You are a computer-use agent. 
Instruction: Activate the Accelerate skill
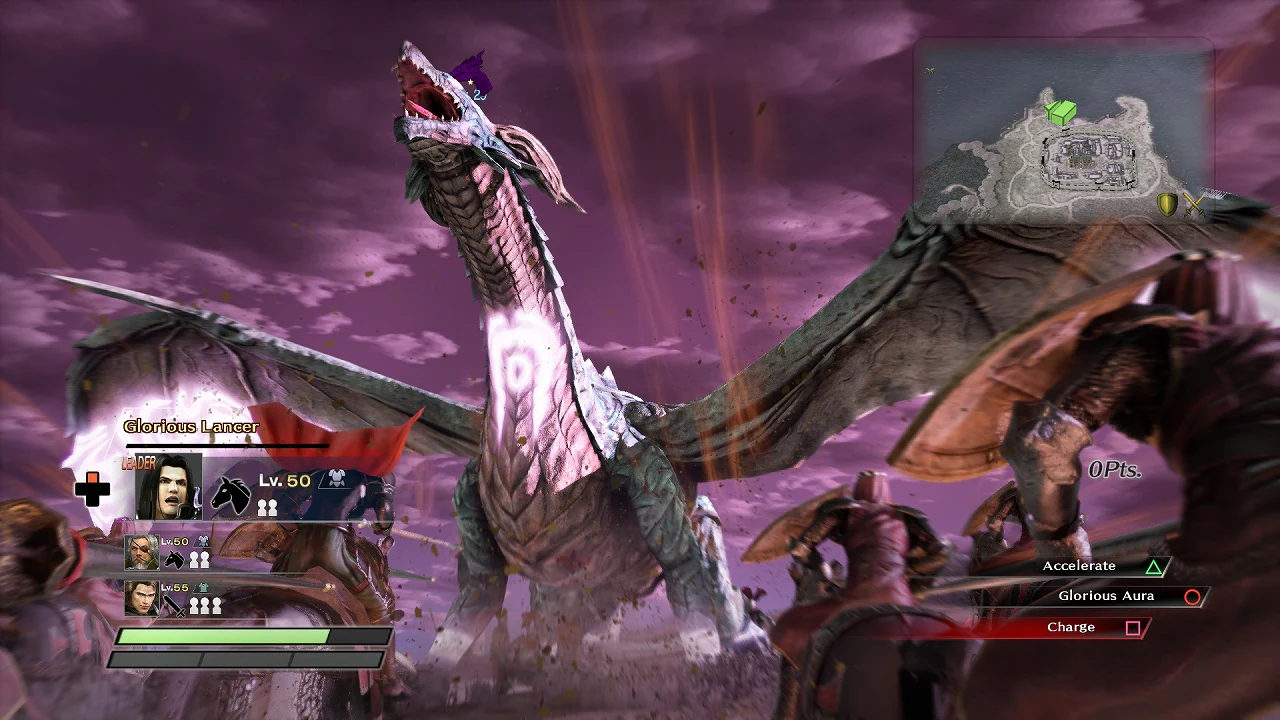pos(1100,567)
